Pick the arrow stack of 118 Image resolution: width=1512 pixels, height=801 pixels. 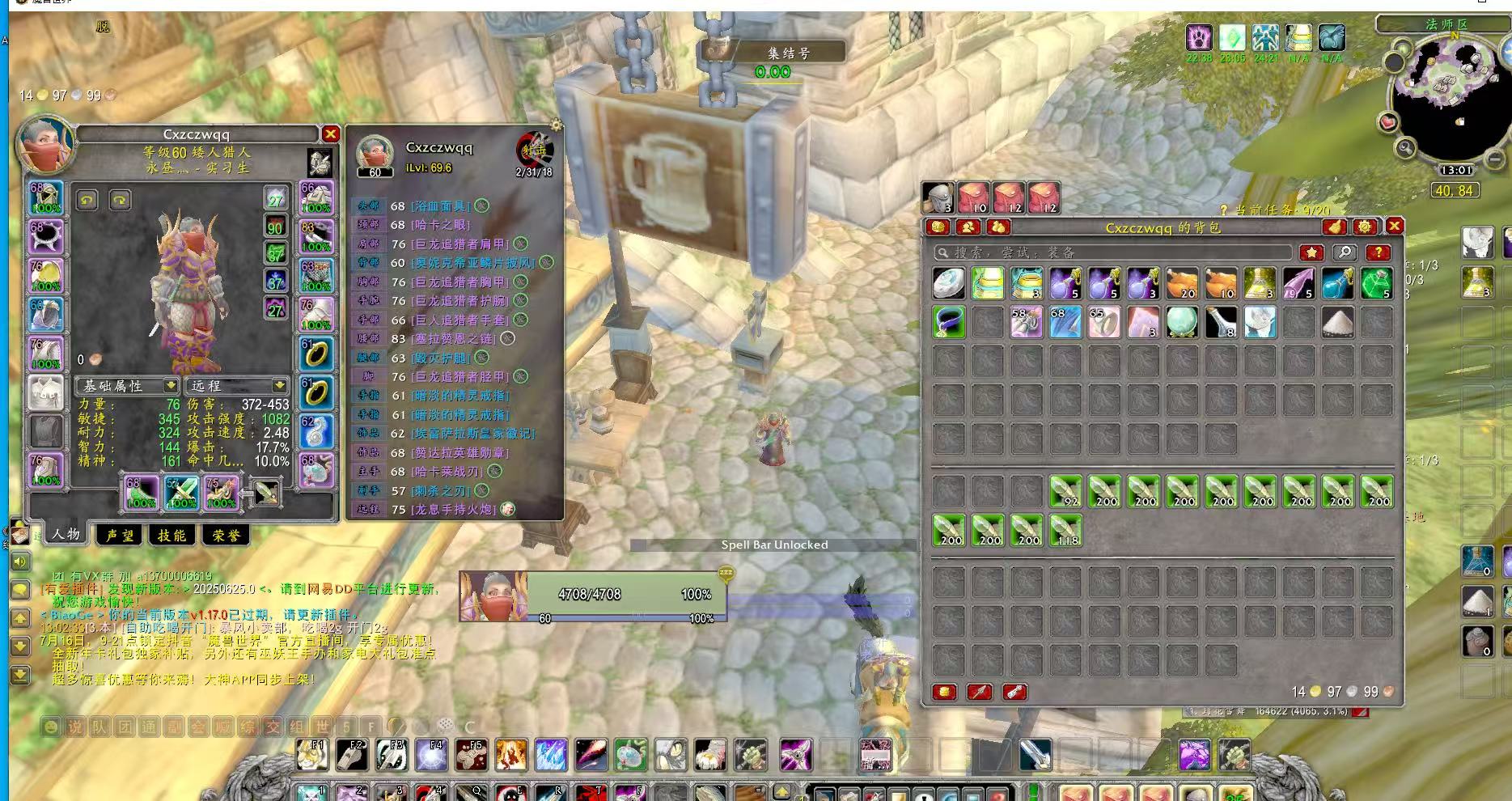1065,531
